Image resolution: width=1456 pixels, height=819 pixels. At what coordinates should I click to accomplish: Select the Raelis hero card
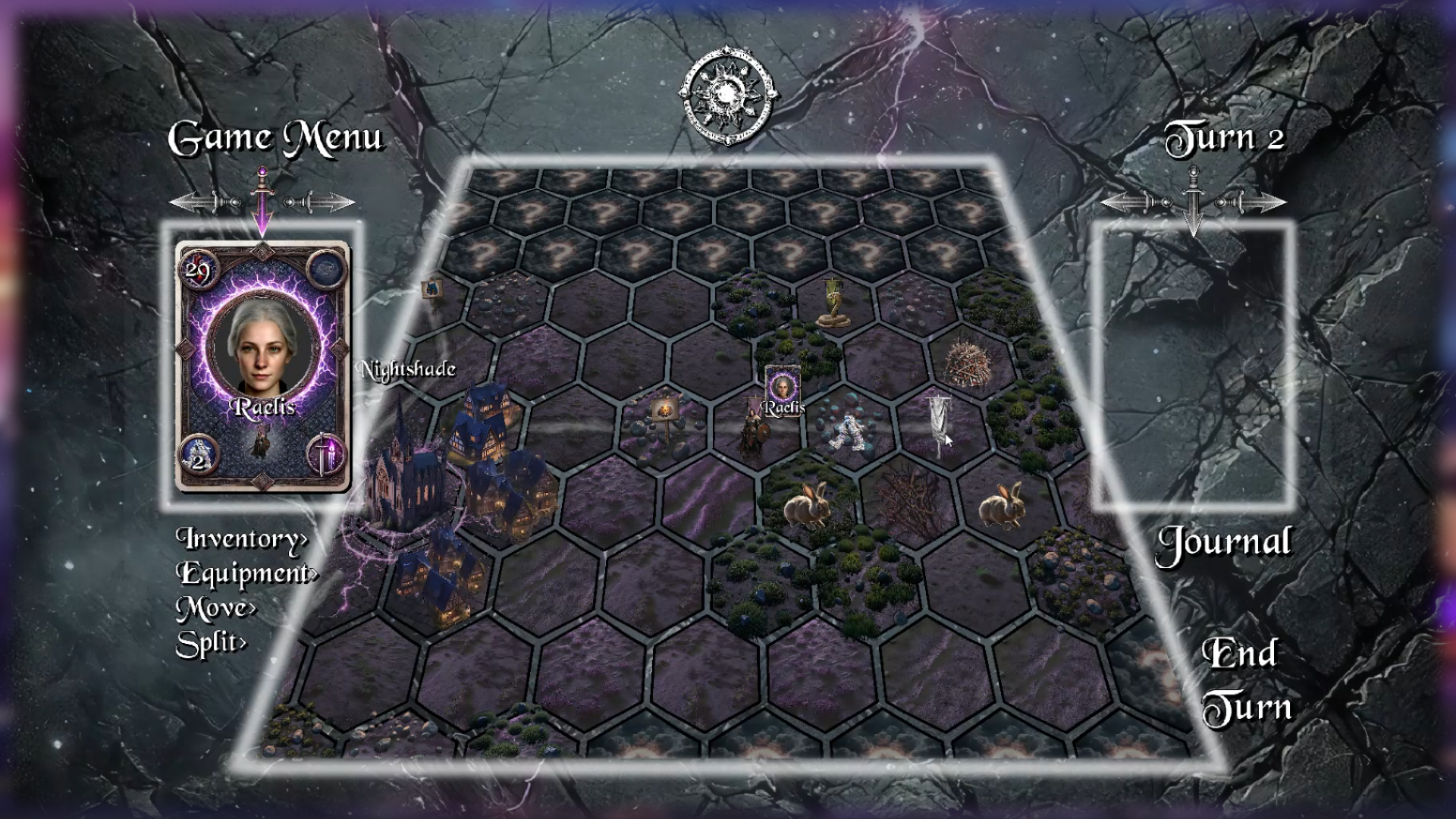[x=262, y=366]
